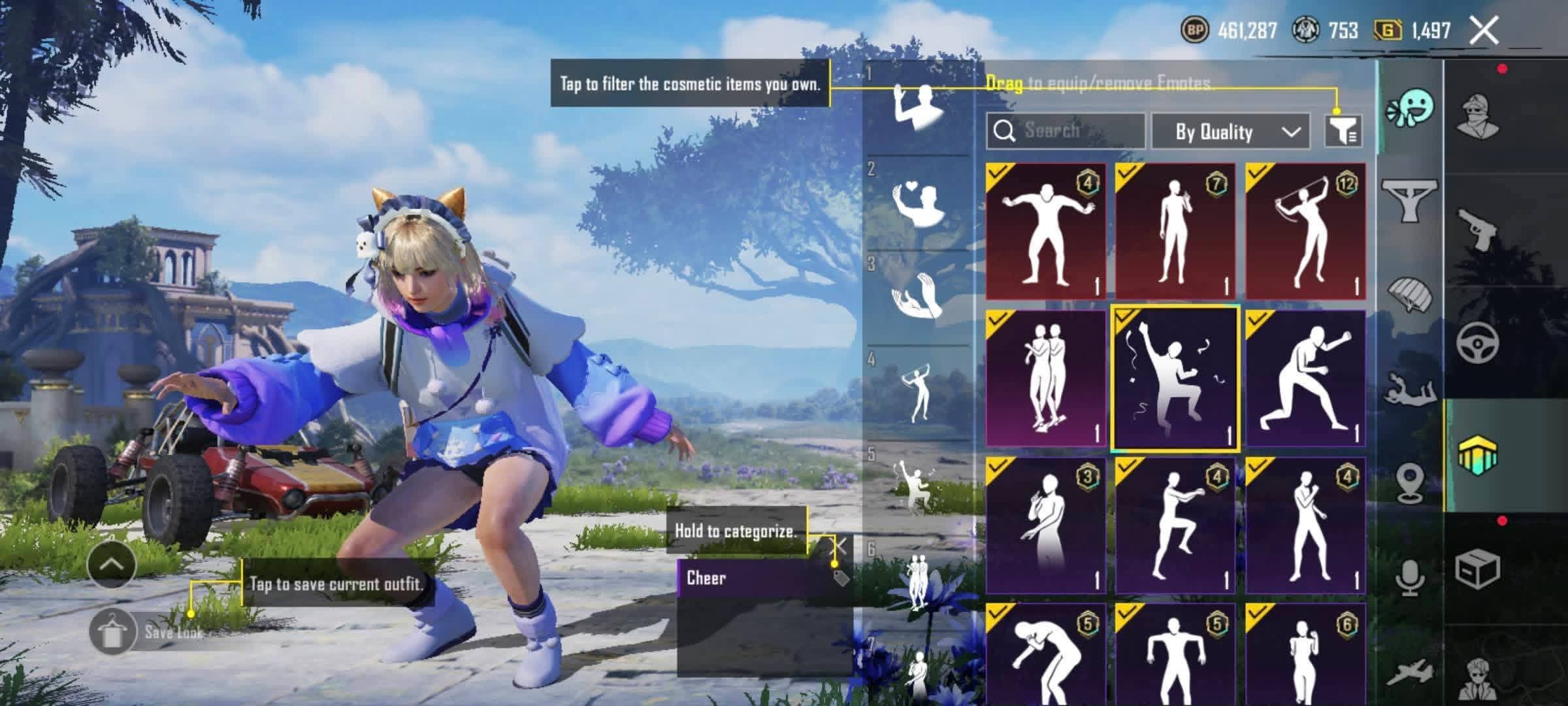Tap the waving emote in slot 1
Screen dimensions: 1568x706
click(919, 108)
